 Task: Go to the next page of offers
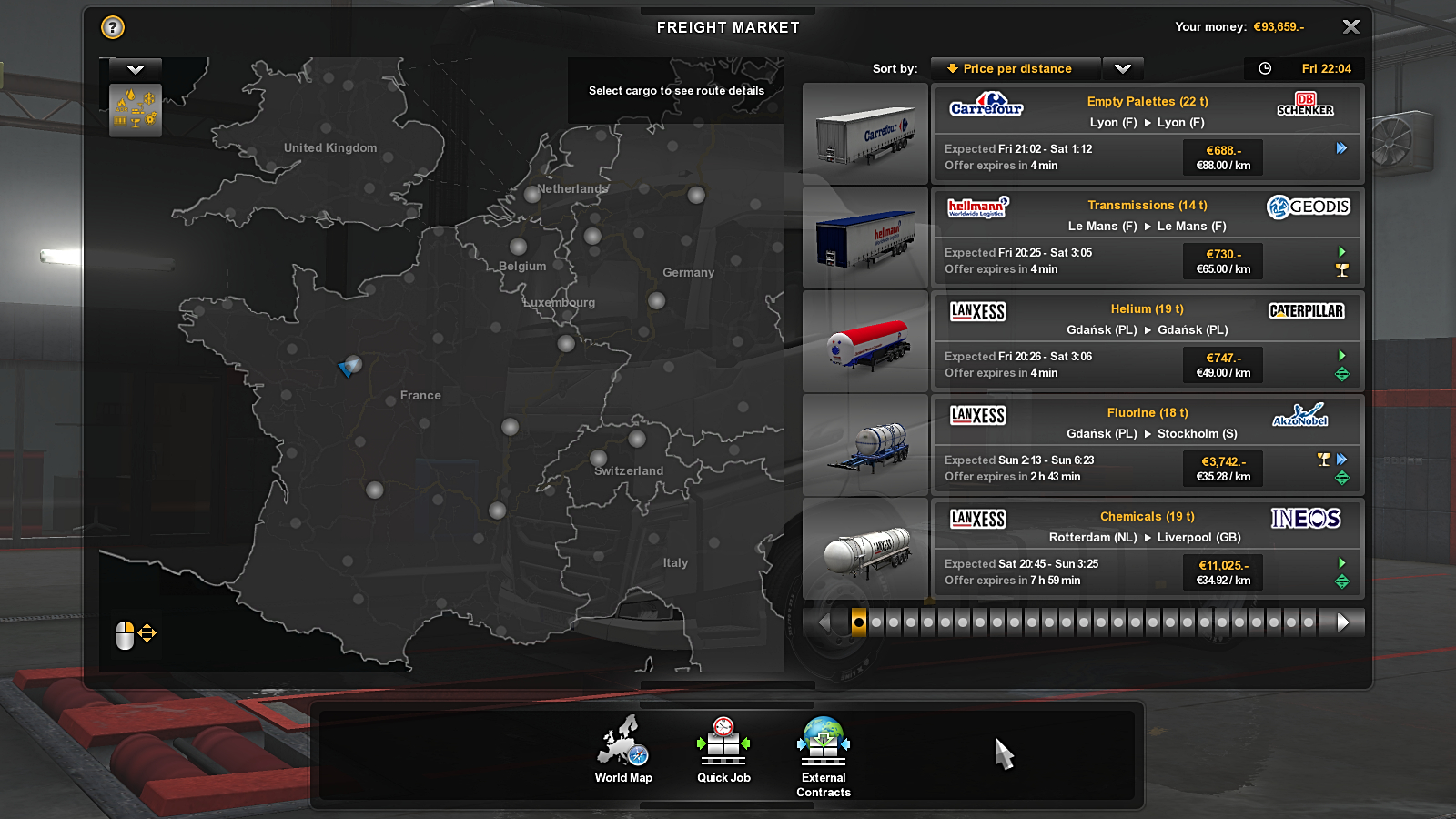tap(1343, 622)
